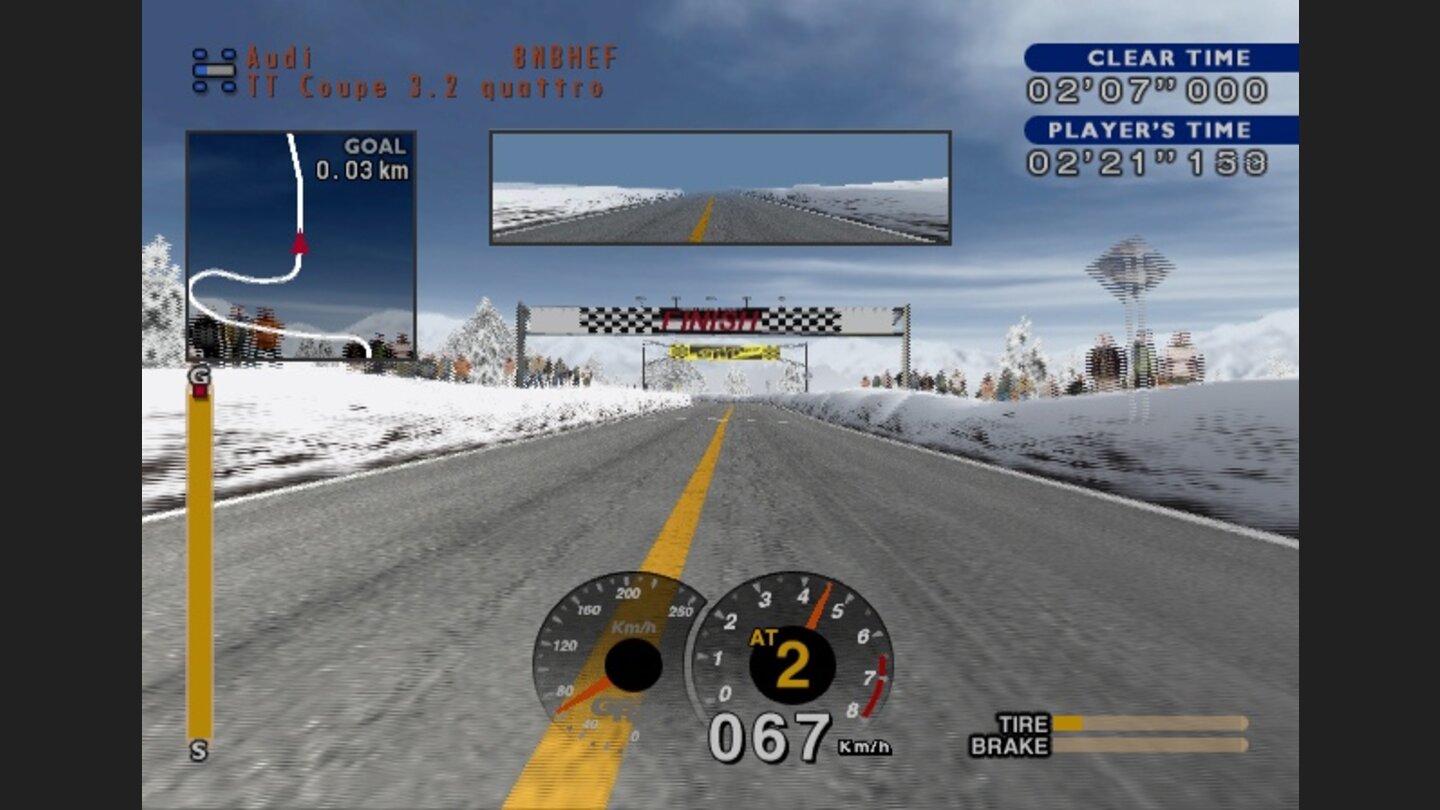Image resolution: width=1440 pixels, height=810 pixels.
Task: Expand the PLAYER'S TIME panel
Action: [x=1160, y=130]
